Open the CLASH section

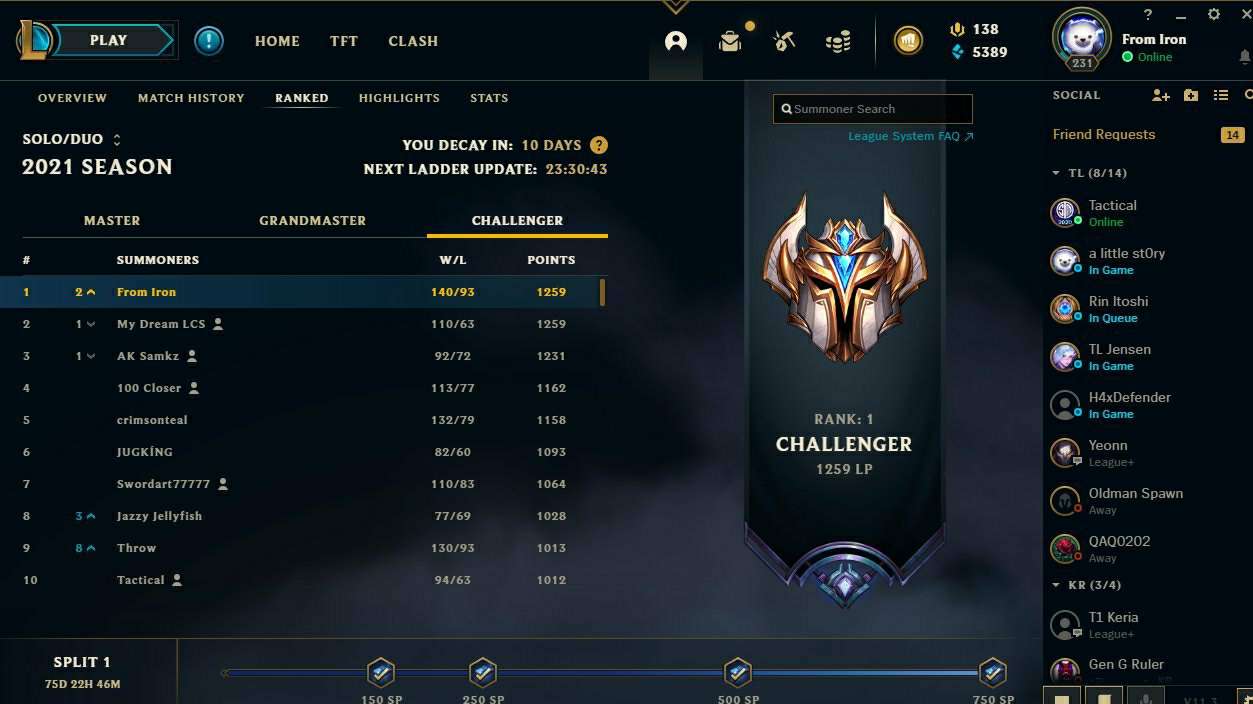click(x=413, y=41)
